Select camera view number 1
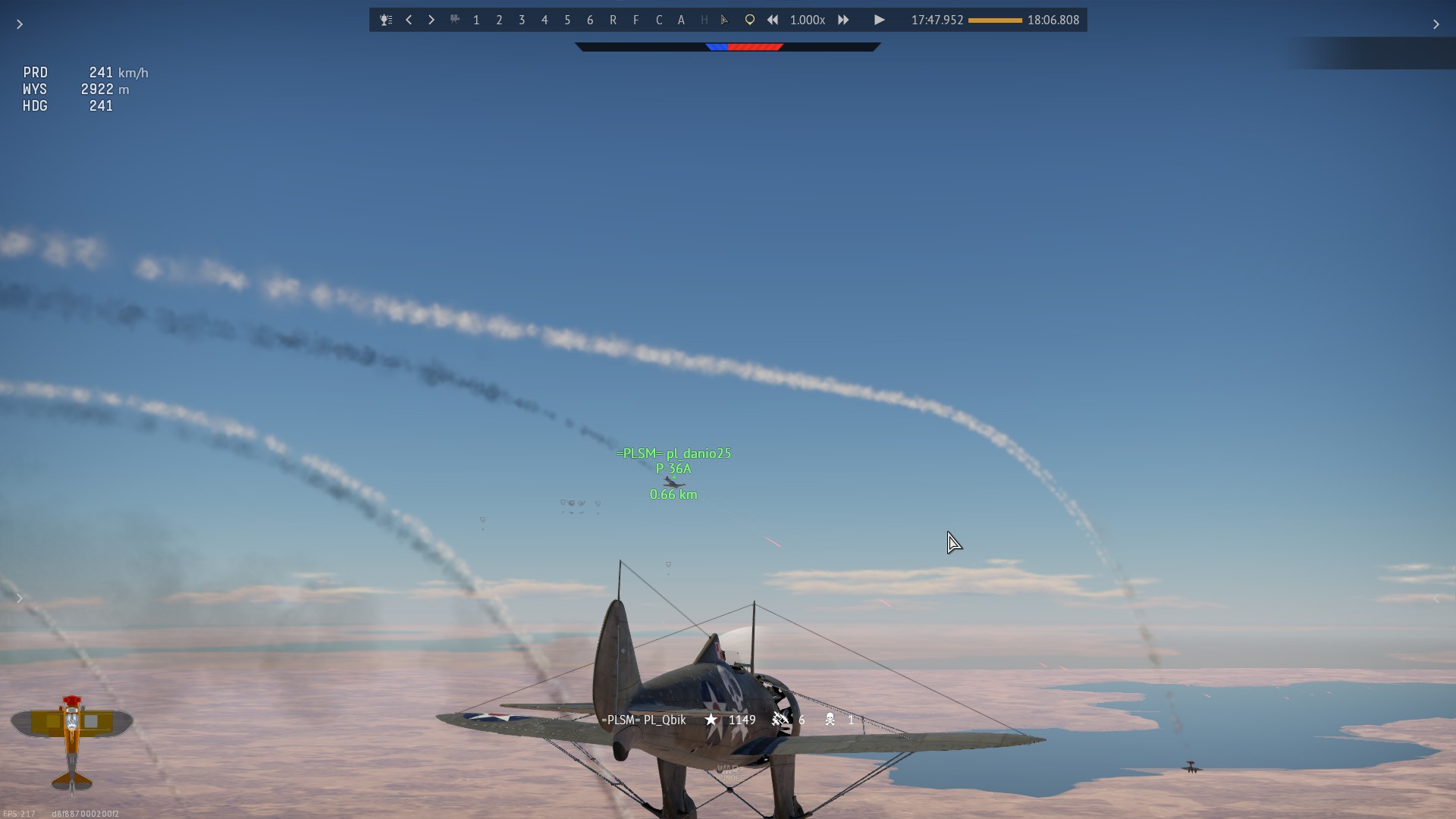Screen dimensions: 1456x819 [476, 20]
